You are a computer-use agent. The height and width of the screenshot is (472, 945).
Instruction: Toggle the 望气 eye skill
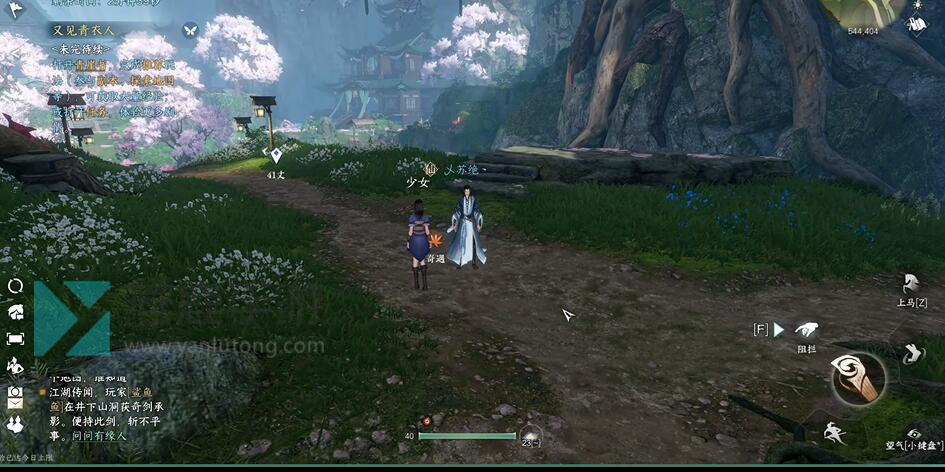click(915, 433)
